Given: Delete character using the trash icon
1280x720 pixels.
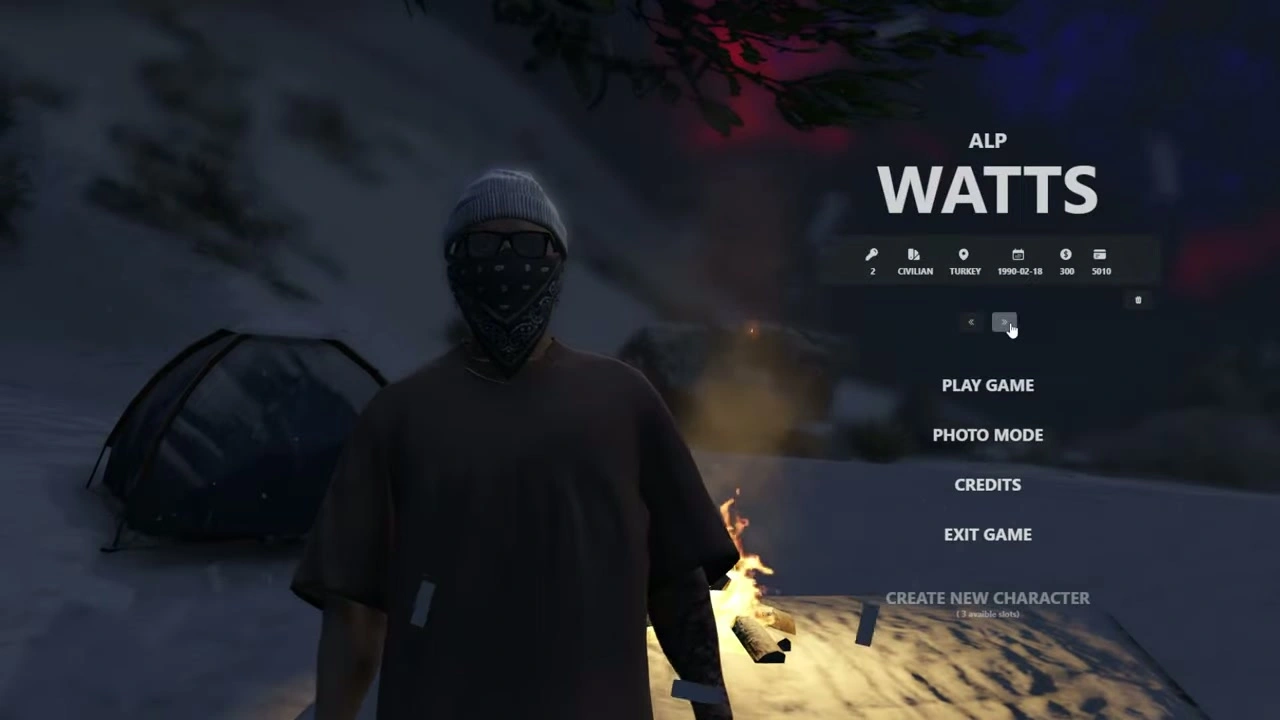Looking at the screenshot, I should click(1138, 300).
